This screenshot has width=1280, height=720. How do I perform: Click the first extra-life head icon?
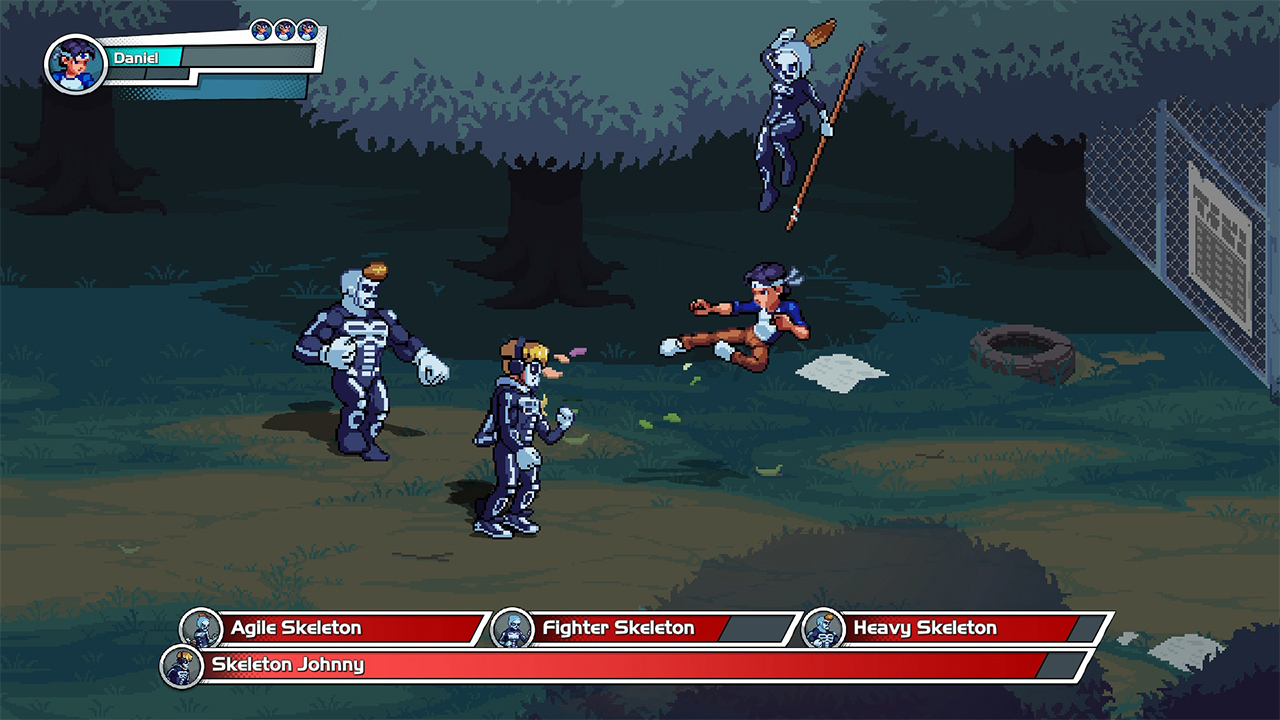point(262,29)
